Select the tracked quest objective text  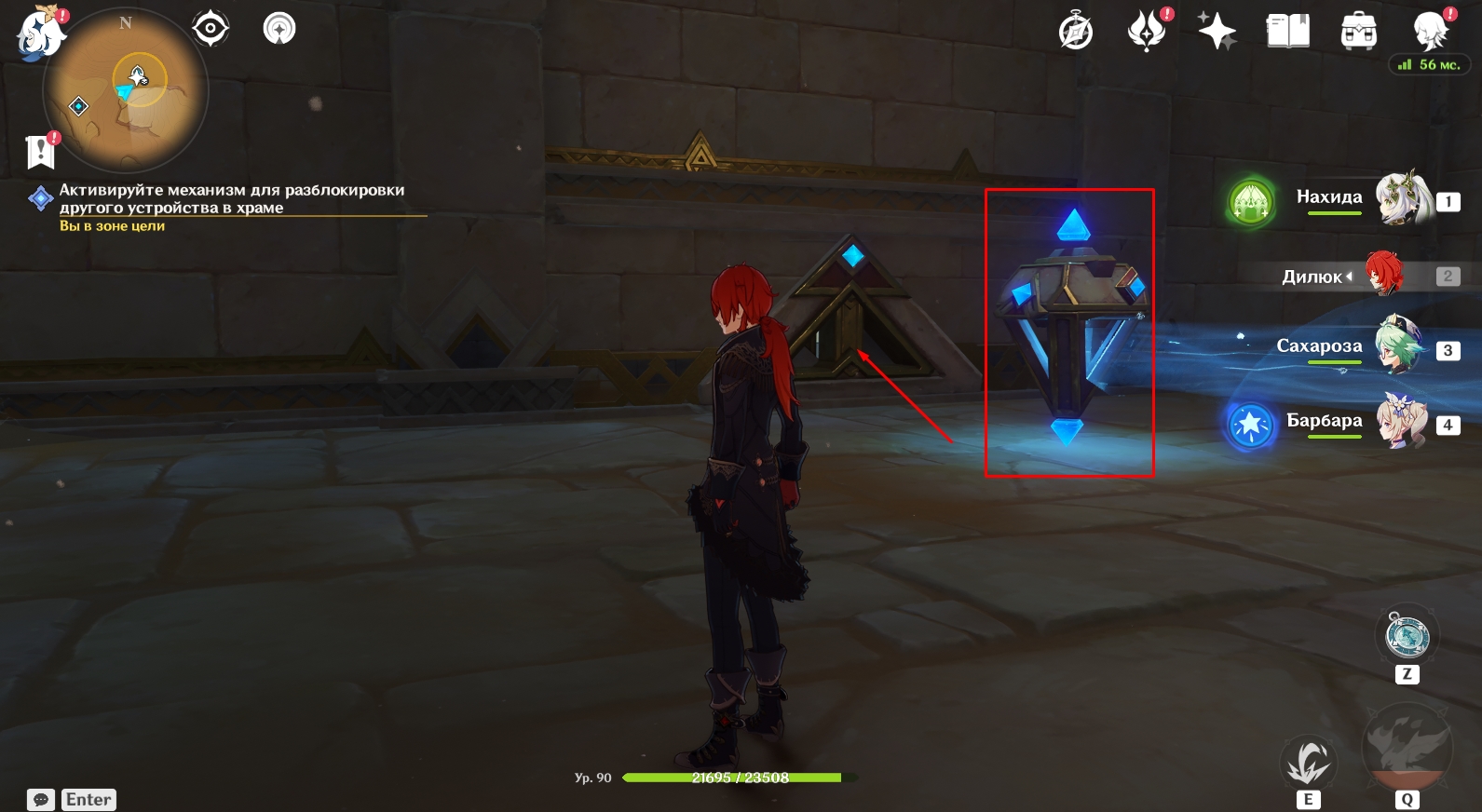tap(231, 198)
